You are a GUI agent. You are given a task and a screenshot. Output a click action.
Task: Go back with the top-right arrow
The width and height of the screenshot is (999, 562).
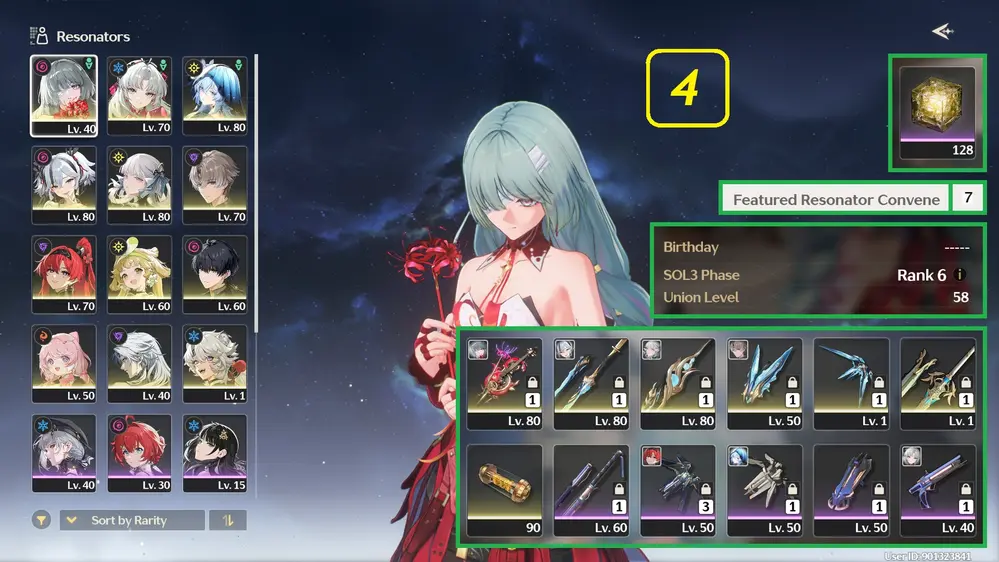tap(941, 32)
